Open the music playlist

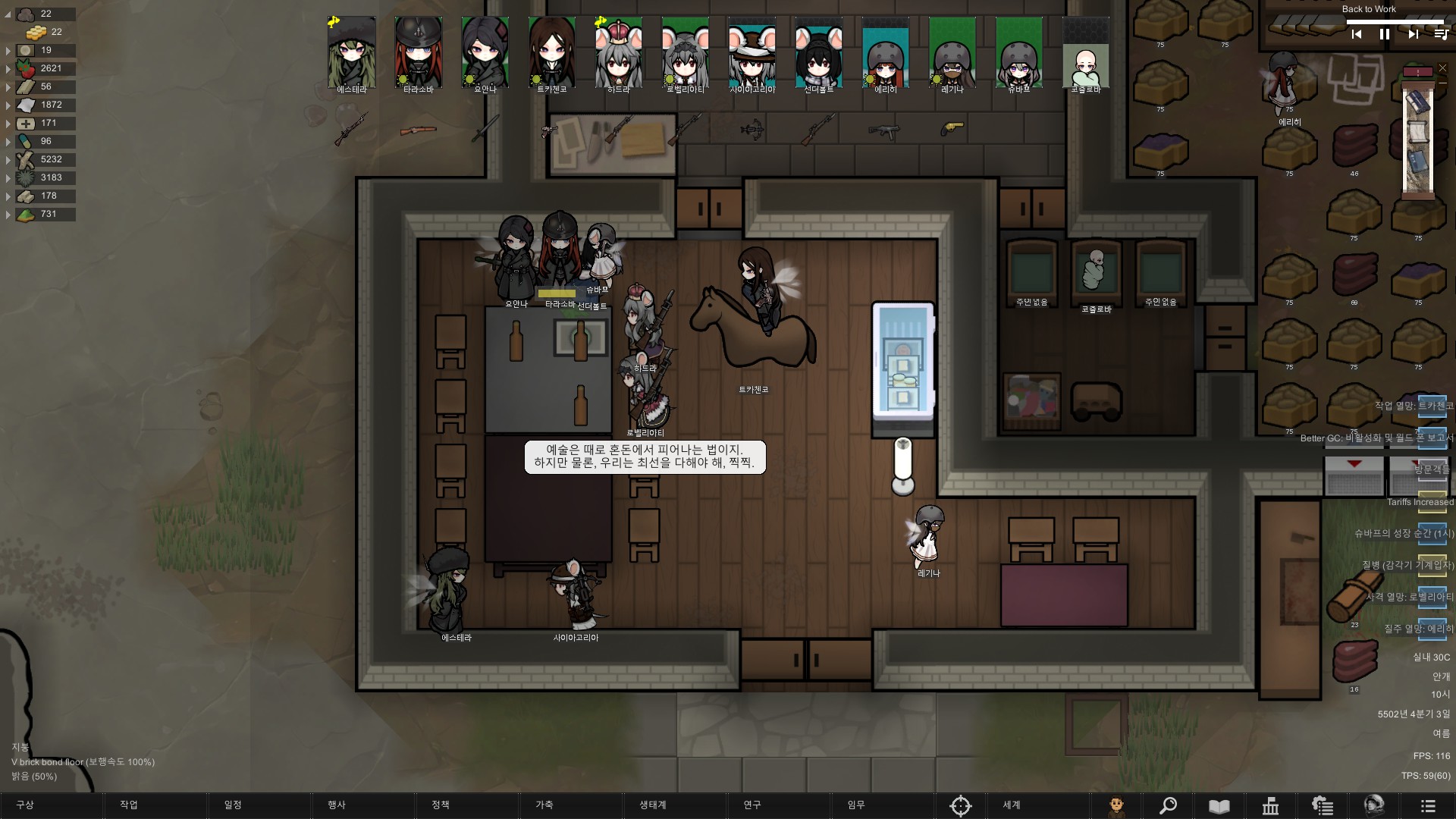pyautogui.click(x=1441, y=34)
